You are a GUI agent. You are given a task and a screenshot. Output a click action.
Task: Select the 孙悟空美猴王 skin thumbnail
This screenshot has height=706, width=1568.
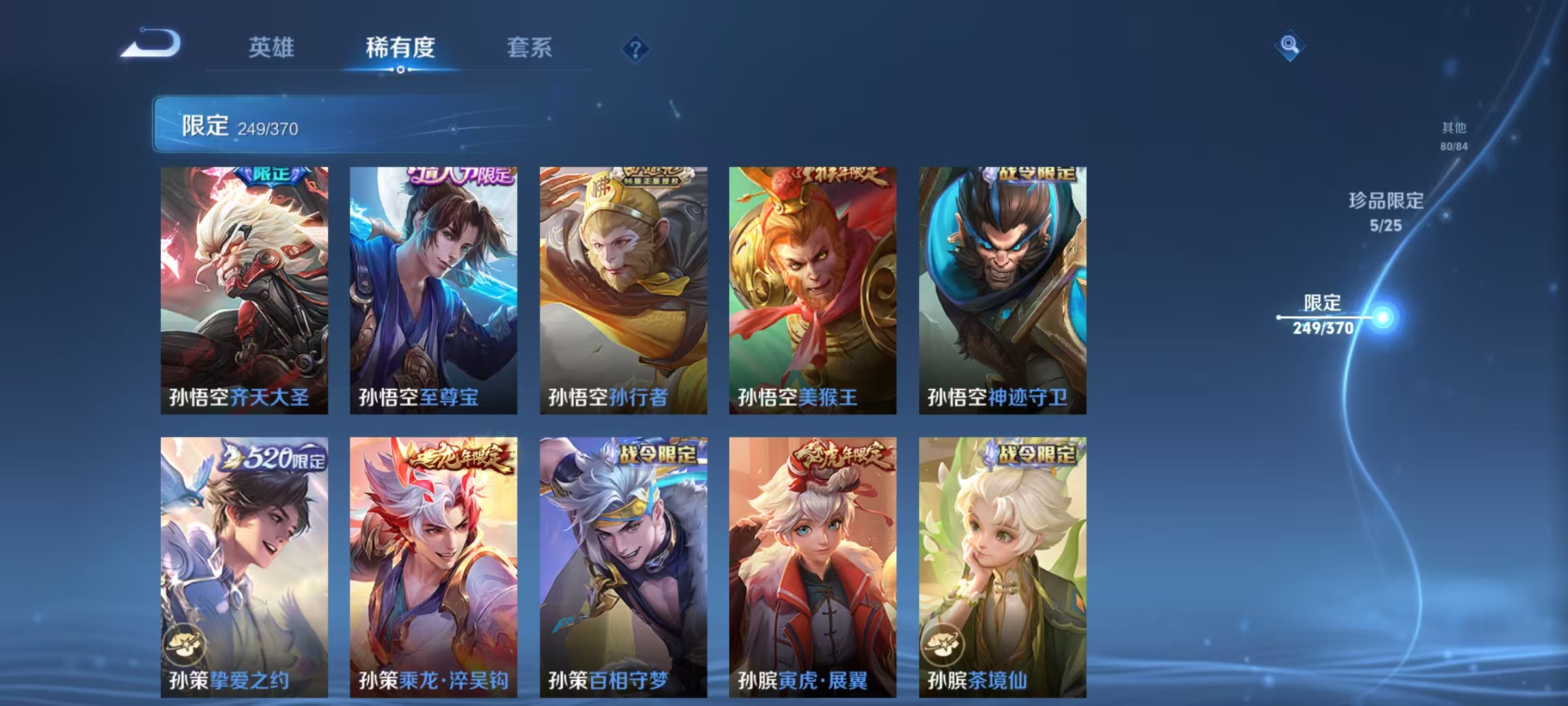point(813,288)
